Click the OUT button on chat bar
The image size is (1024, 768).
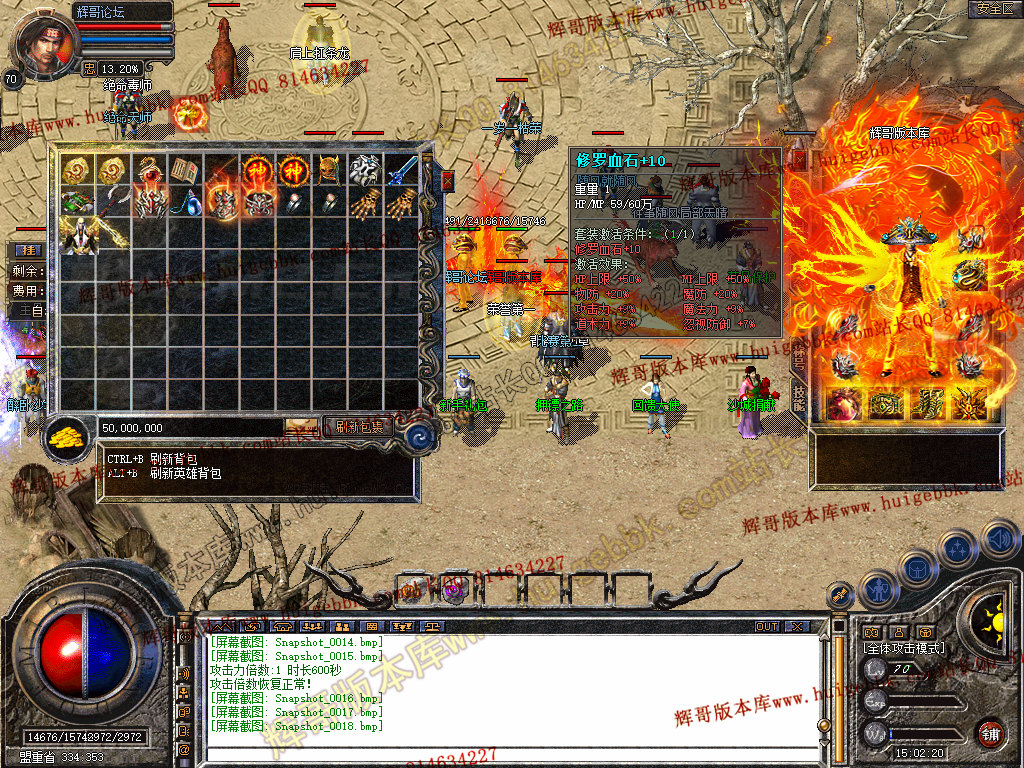pos(767,627)
